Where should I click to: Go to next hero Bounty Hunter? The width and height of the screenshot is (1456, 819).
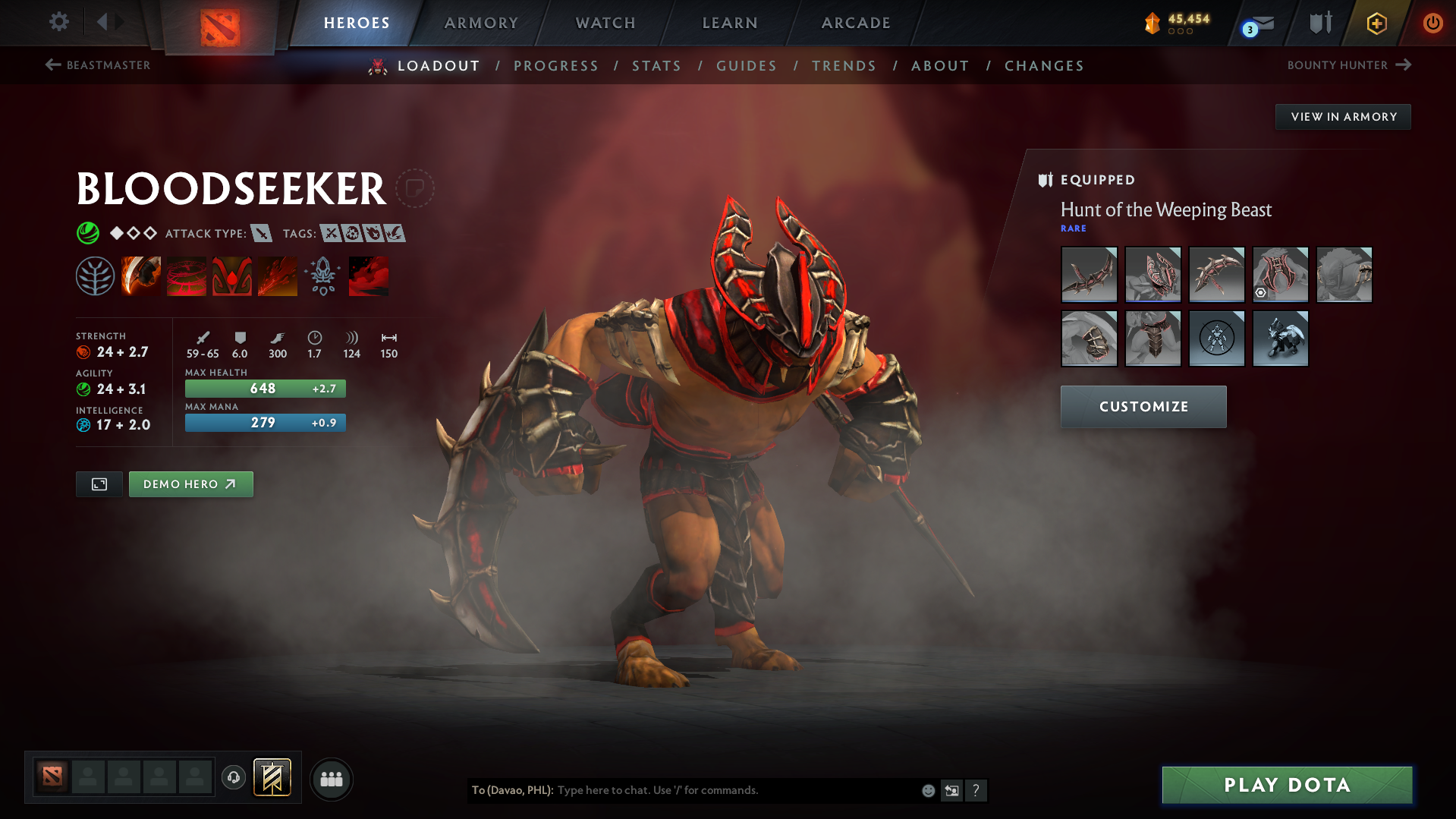[1348, 65]
